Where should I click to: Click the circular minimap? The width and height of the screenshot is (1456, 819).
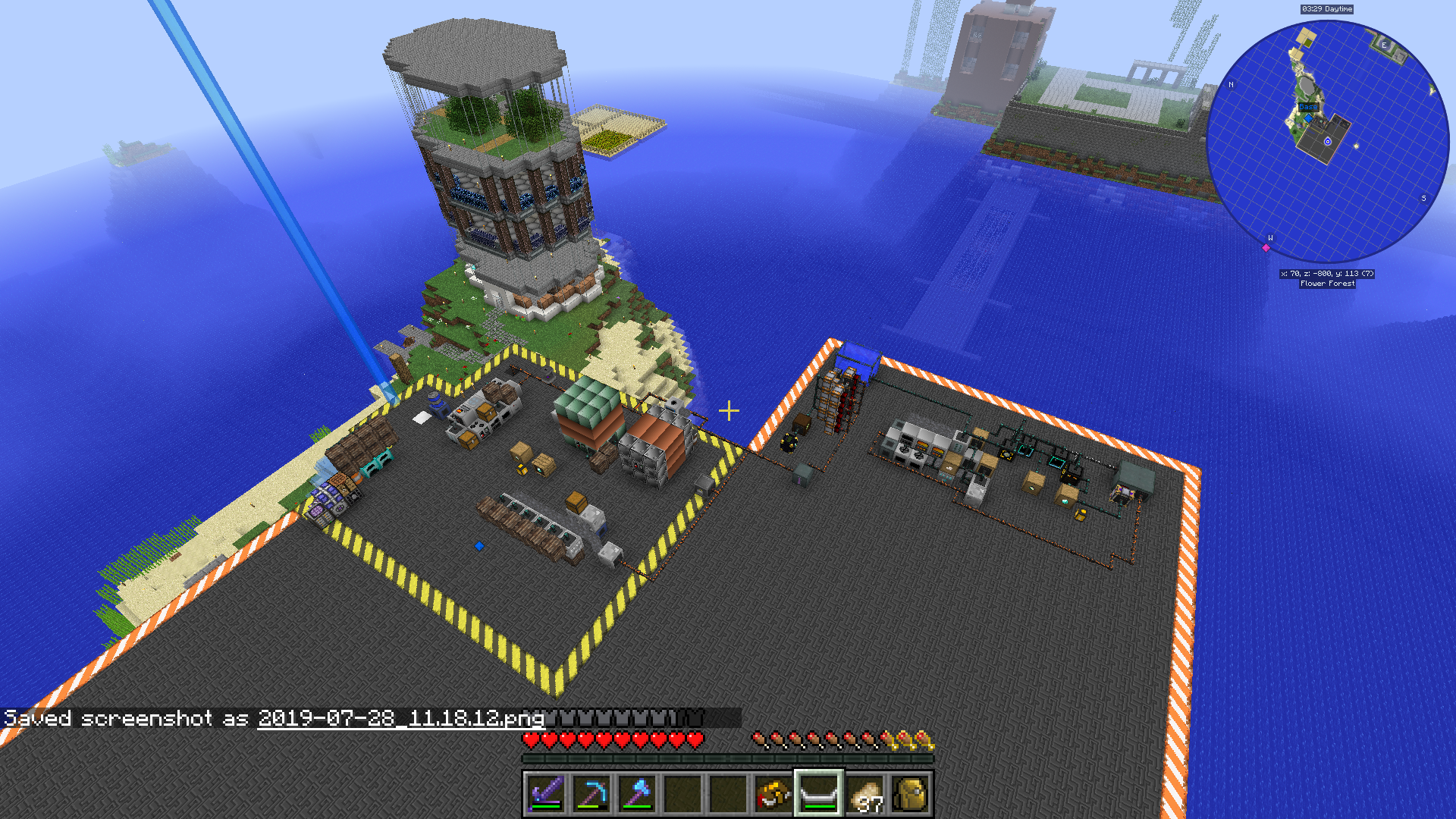[x=1327, y=142]
